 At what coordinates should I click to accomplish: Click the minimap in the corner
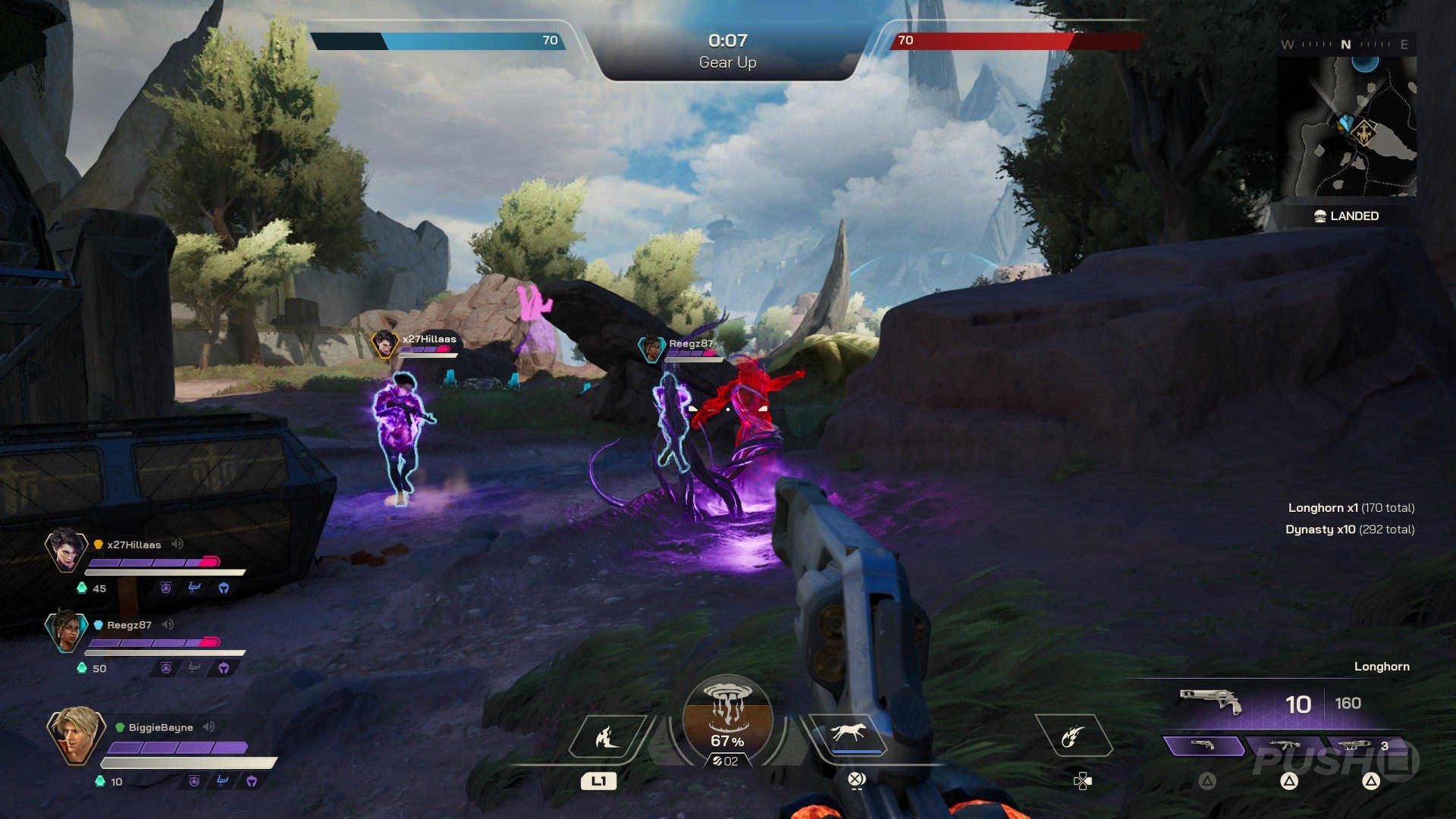pyautogui.click(x=1347, y=126)
